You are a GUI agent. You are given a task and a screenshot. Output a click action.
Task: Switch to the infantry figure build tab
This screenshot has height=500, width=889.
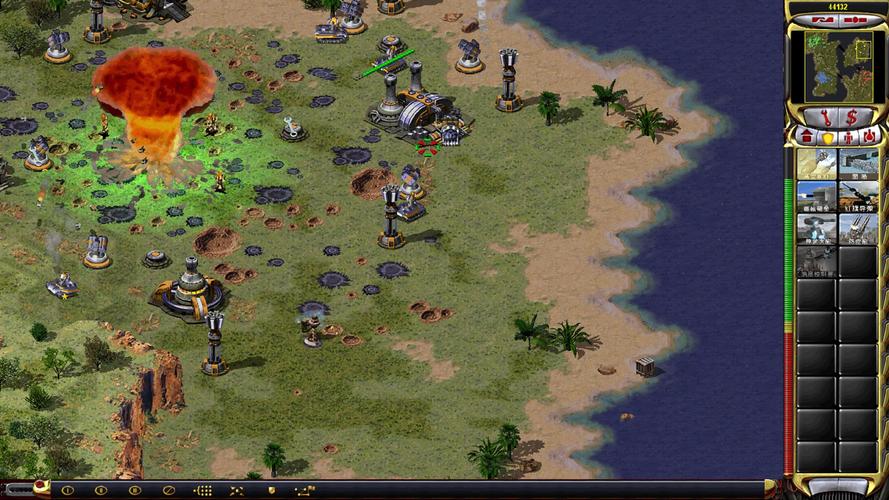pos(847,136)
